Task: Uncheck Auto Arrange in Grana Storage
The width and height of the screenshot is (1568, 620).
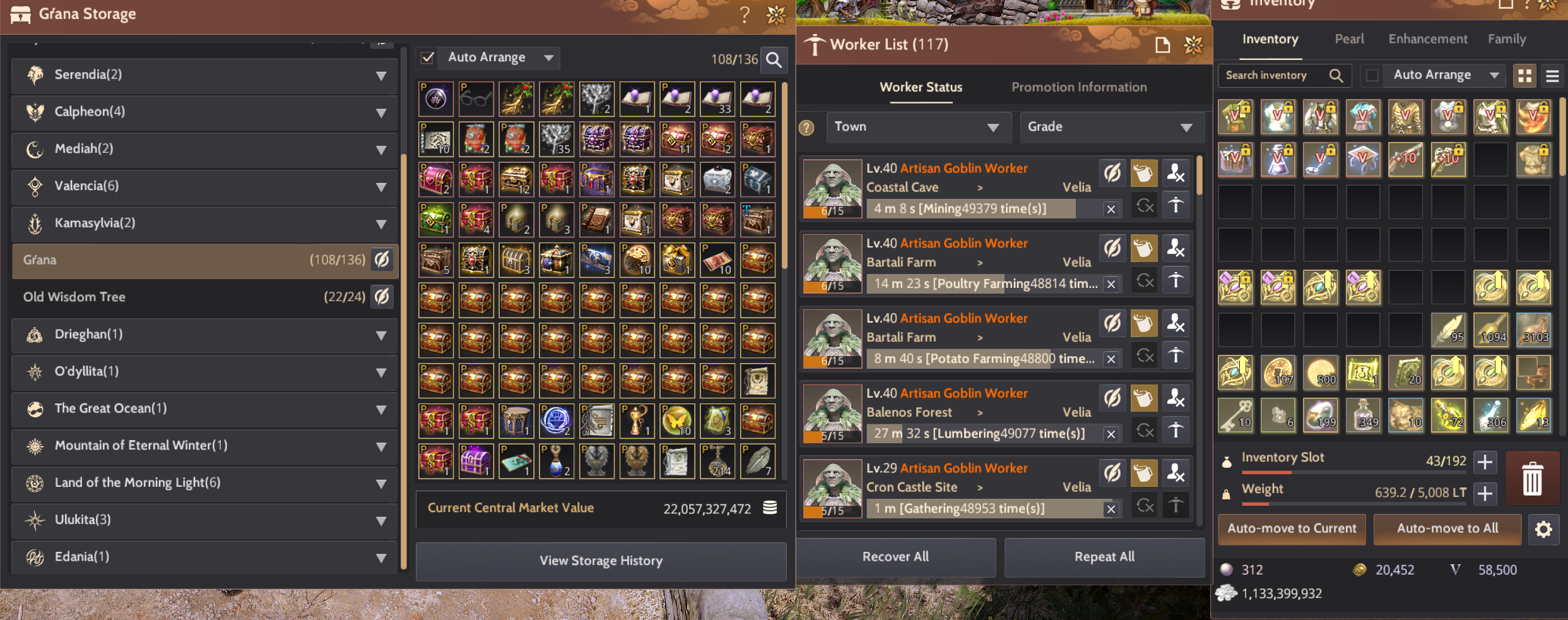Action: click(x=427, y=57)
